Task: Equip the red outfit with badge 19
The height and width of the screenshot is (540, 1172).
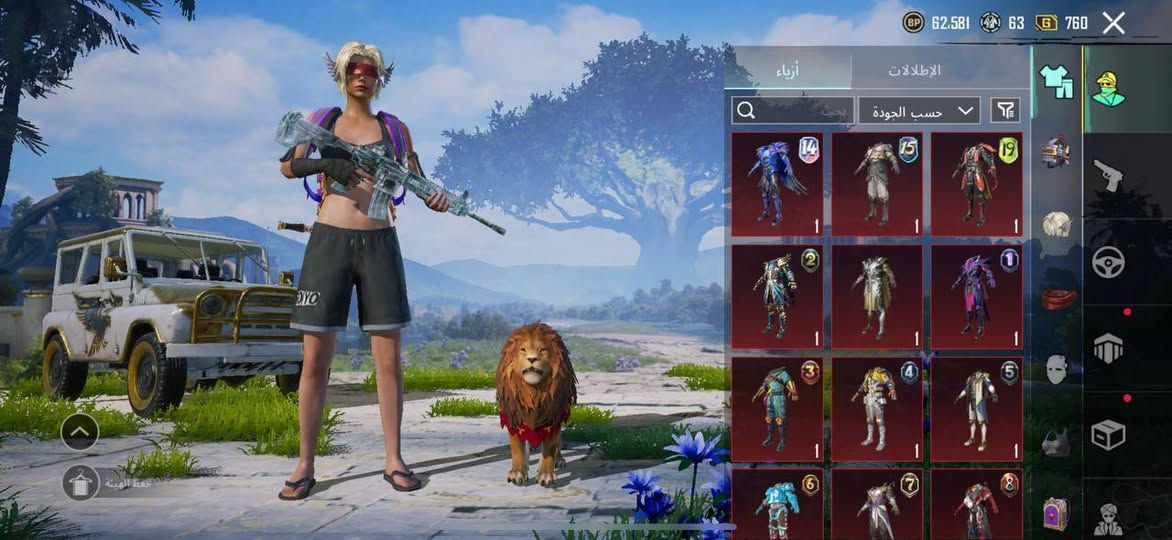Action: 977,184
